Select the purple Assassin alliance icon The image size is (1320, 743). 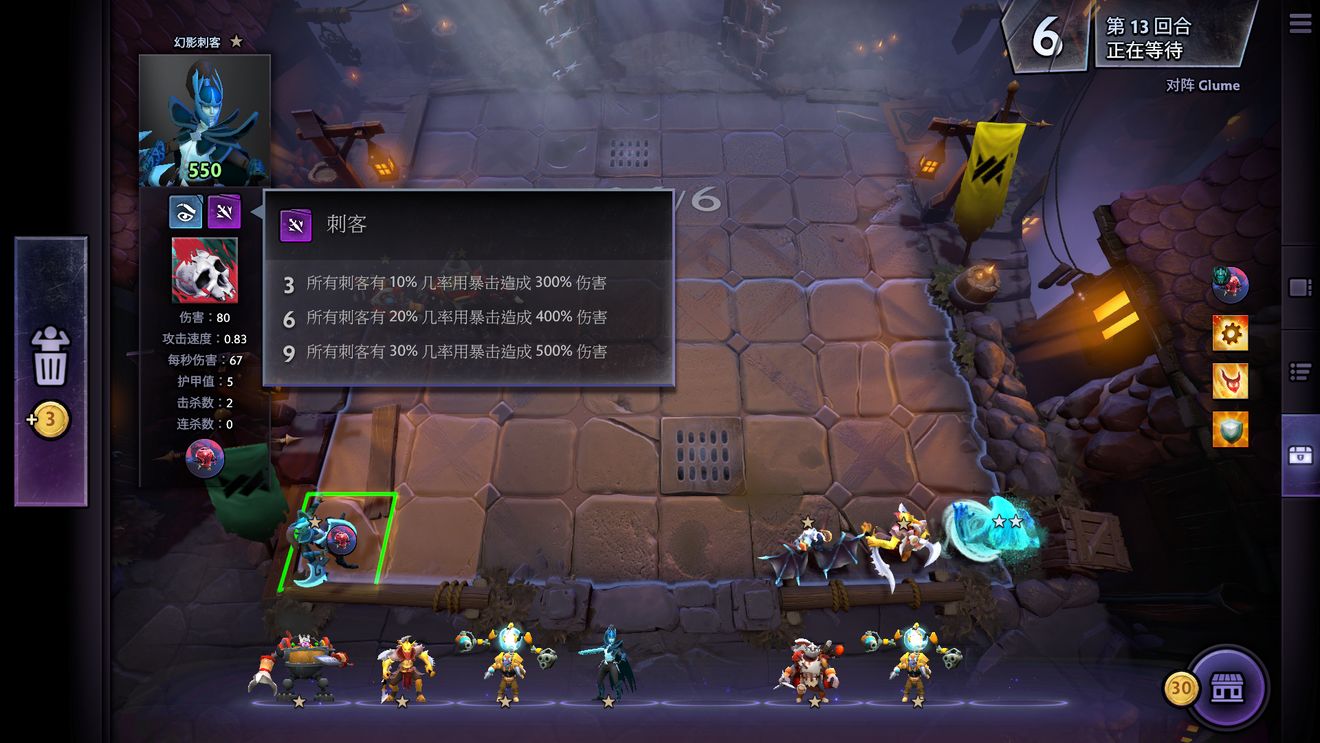[x=224, y=211]
